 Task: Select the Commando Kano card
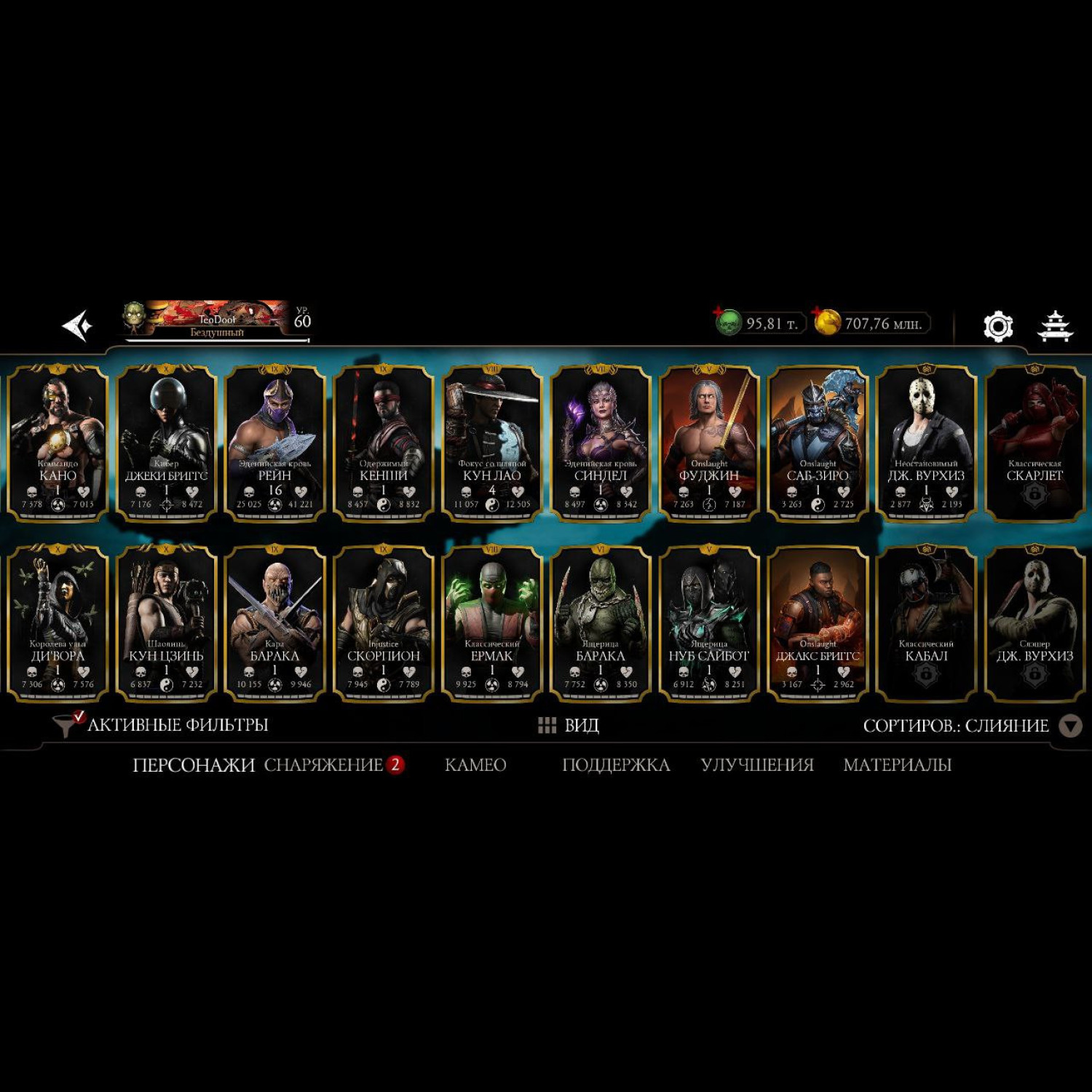58,443
